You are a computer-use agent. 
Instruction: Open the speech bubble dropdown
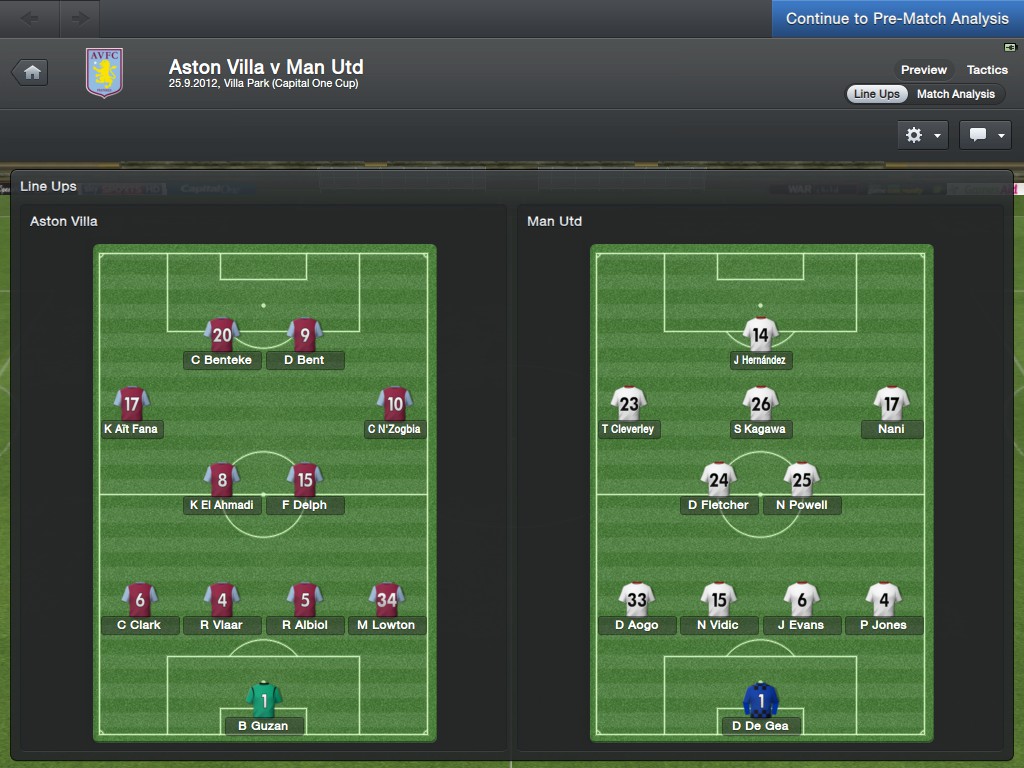point(985,135)
